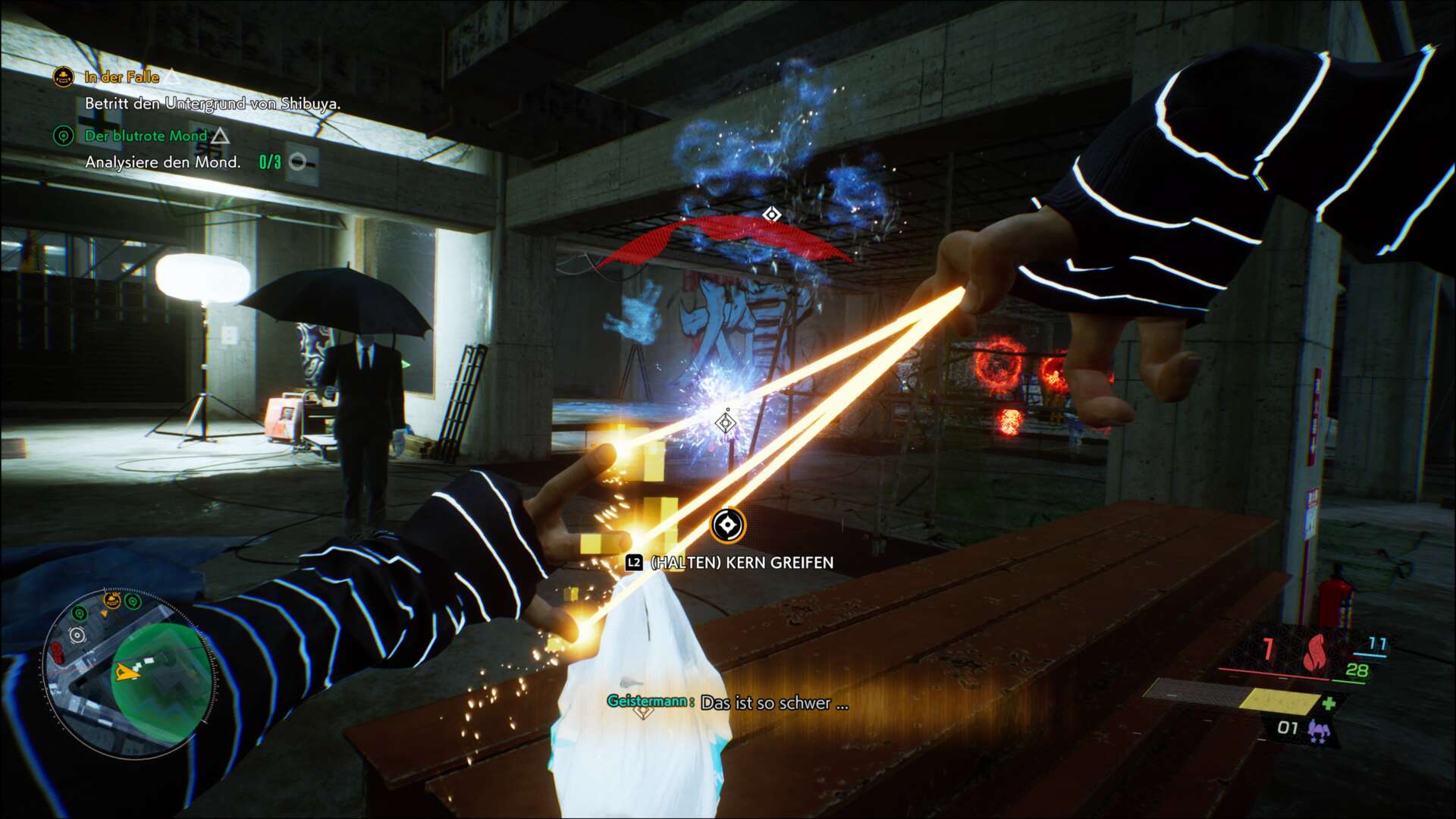Click the orange quest marker on the minimap
1456x819 pixels.
(112, 601)
